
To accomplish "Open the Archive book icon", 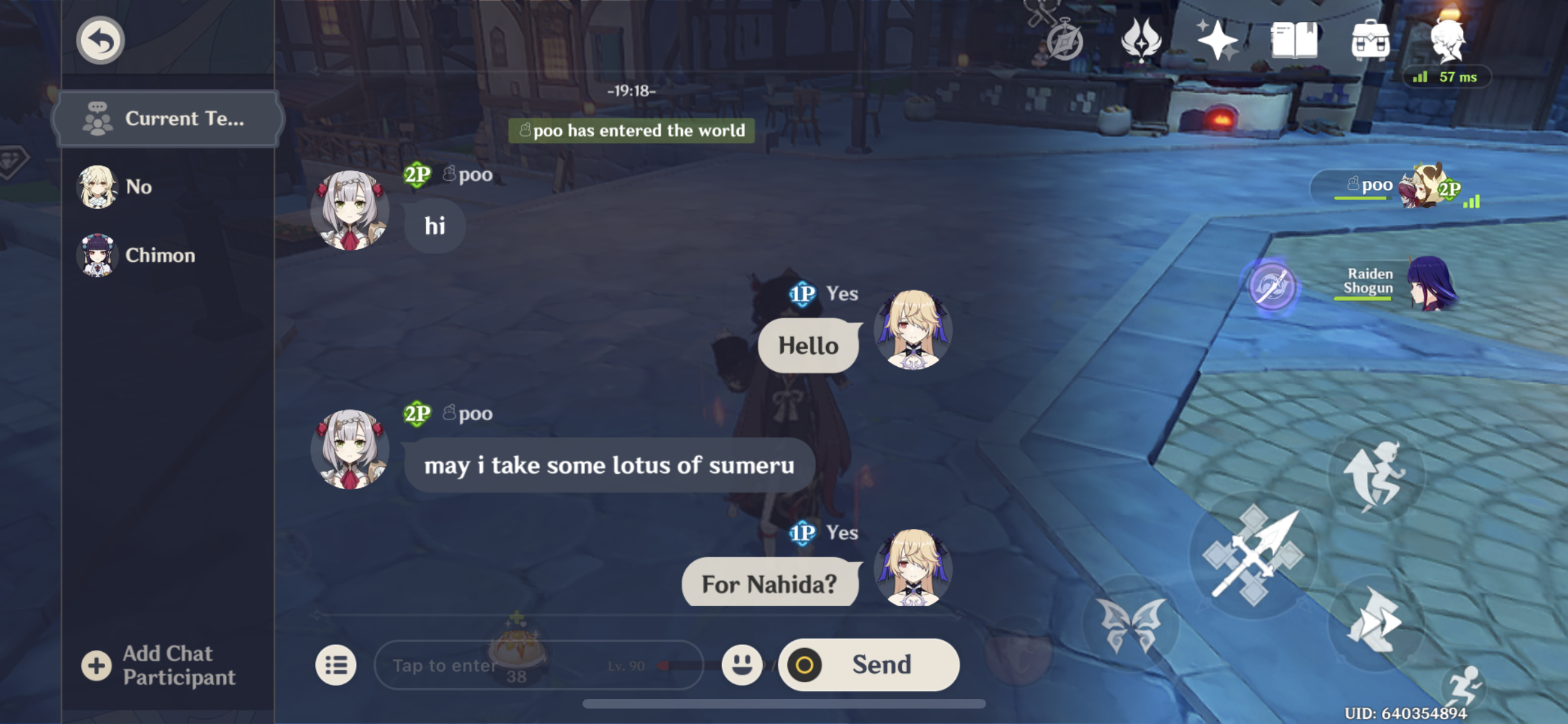I will click(x=1295, y=42).
